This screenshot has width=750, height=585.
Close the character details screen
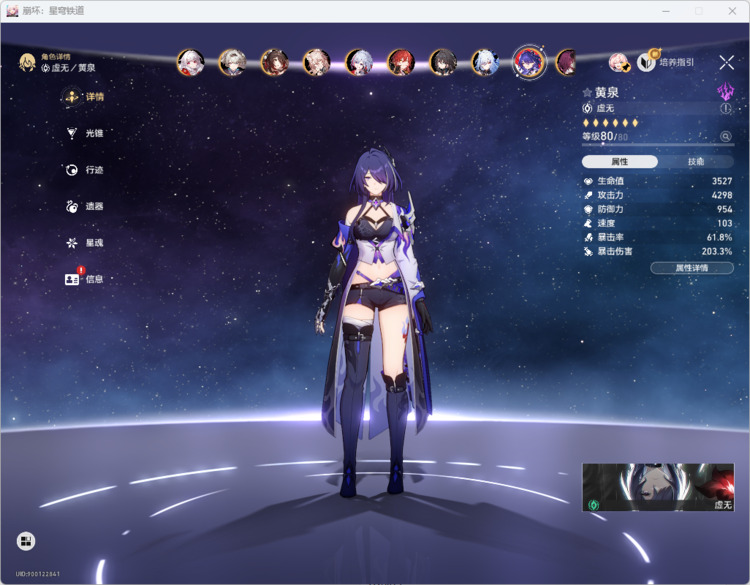tap(726, 63)
